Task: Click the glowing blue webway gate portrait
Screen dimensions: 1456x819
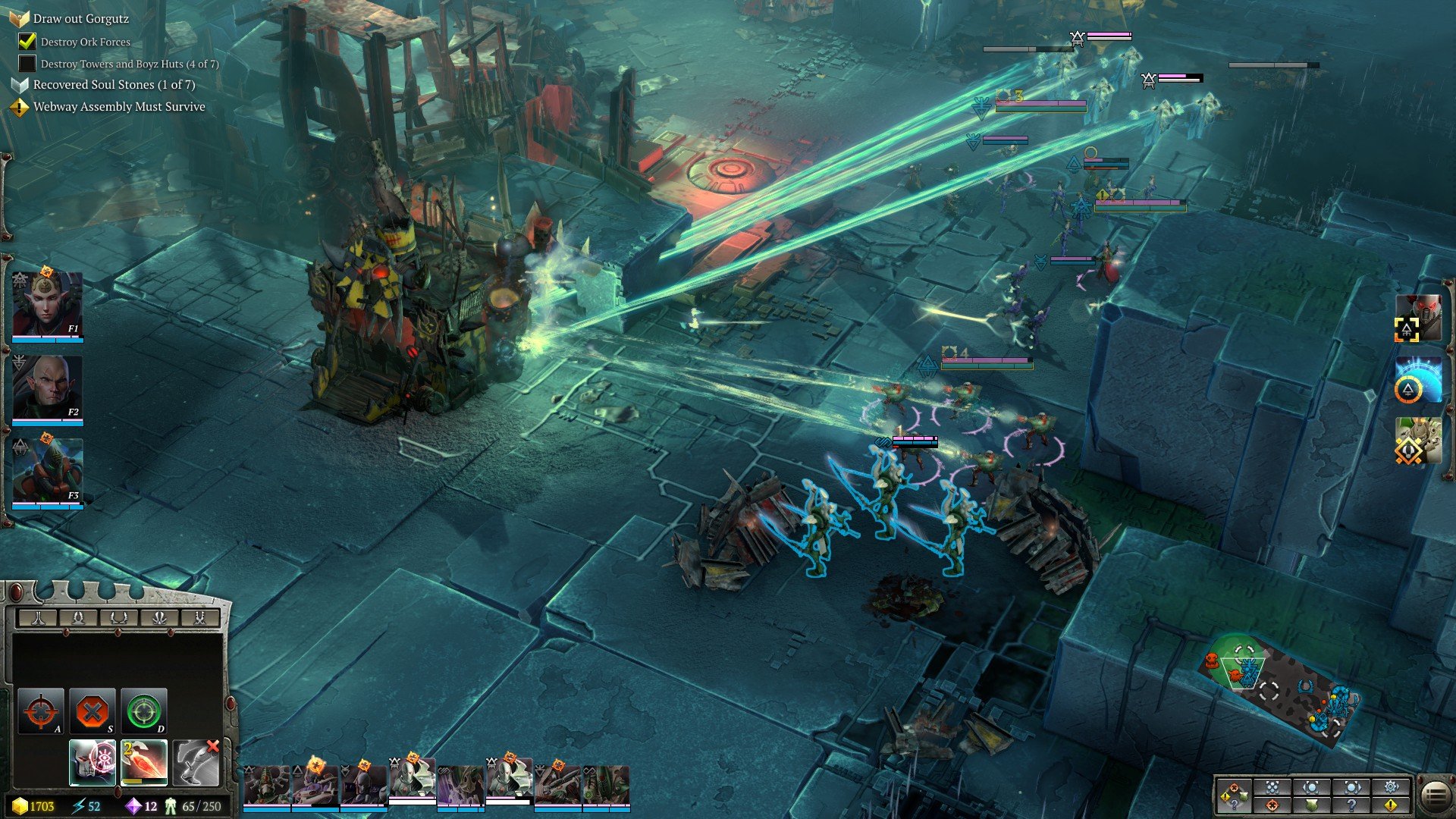Action: (1418, 379)
